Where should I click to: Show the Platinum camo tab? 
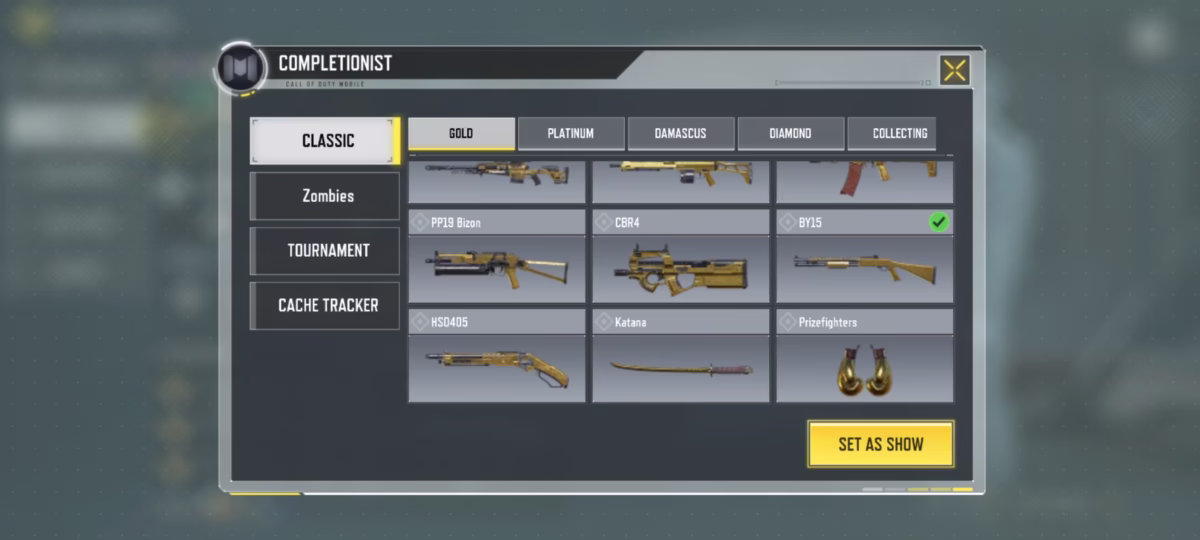coord(571,134)
